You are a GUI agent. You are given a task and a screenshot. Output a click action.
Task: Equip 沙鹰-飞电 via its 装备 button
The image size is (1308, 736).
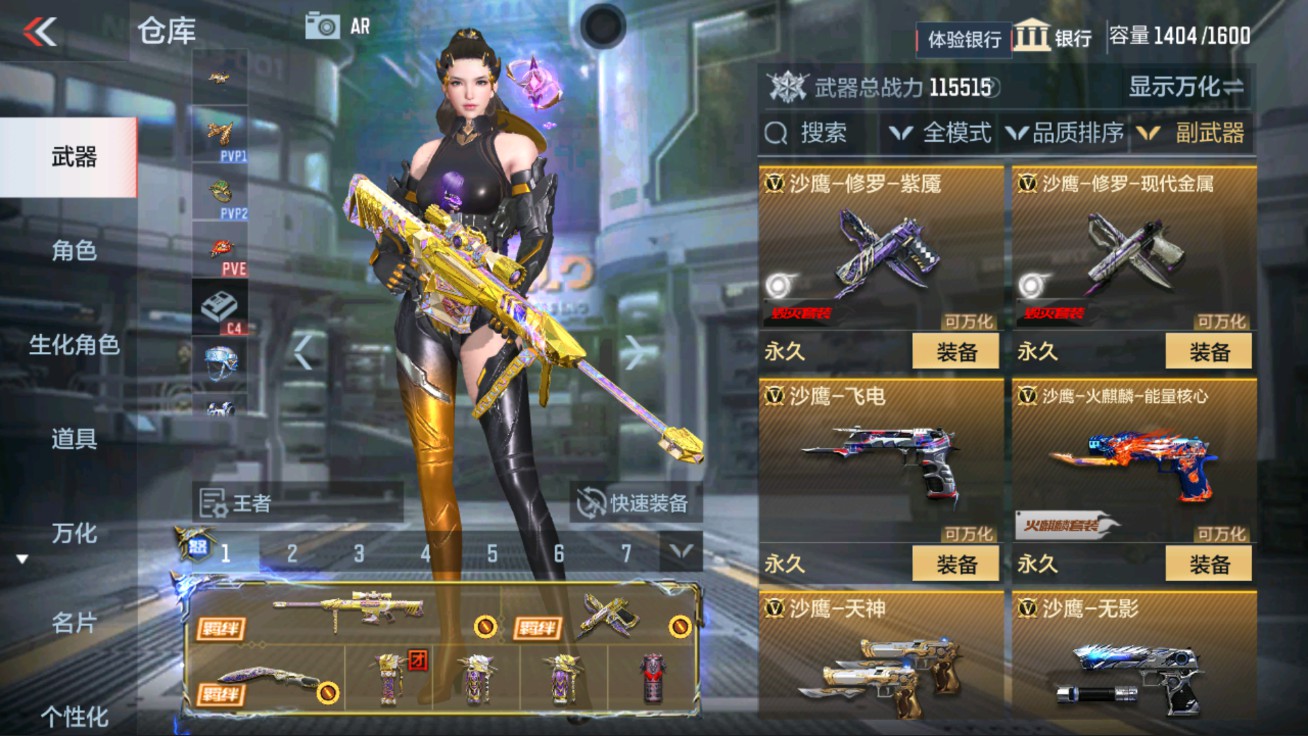tap(956, 563)
